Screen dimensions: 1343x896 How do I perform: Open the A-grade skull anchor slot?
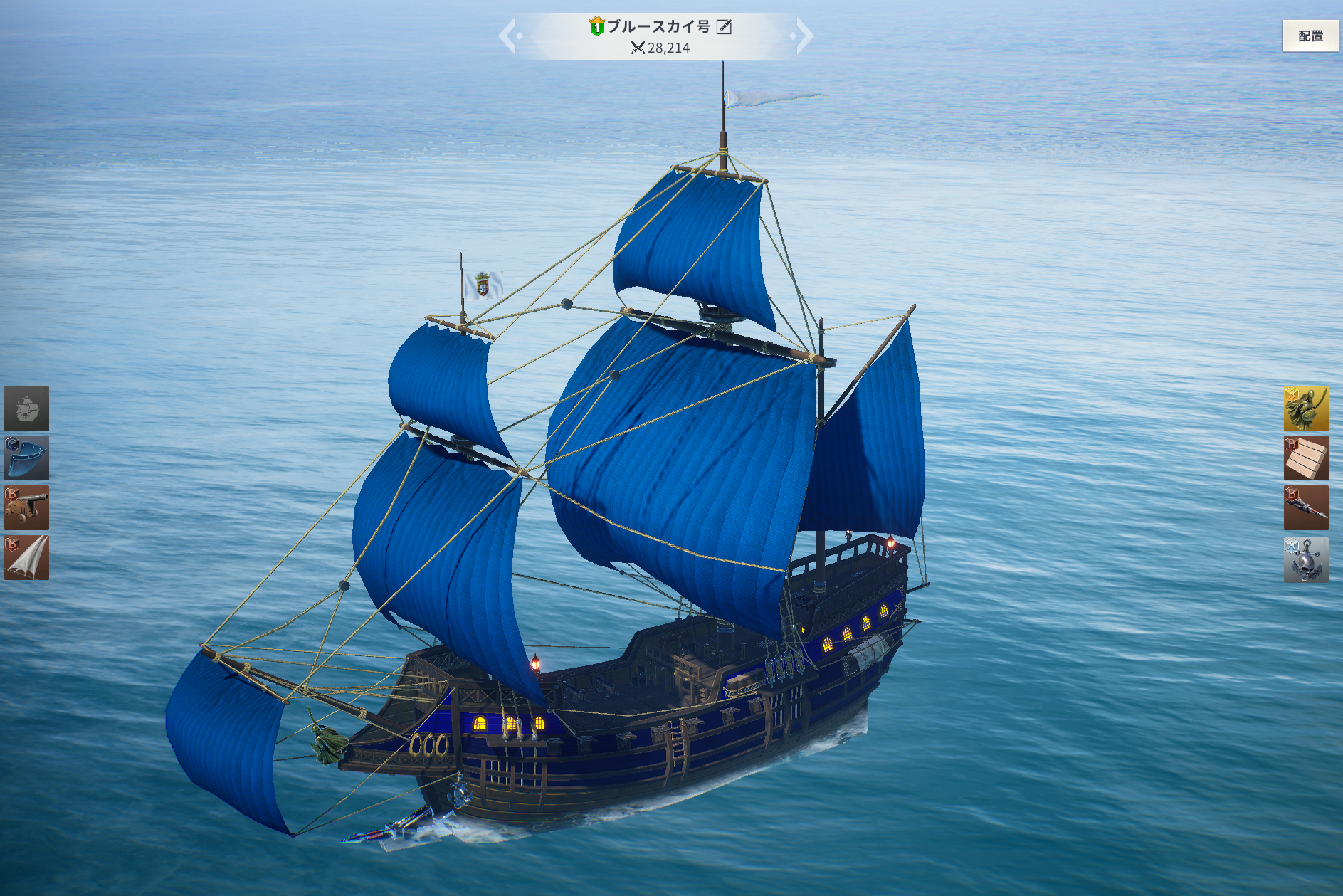tap(1305, 559)
